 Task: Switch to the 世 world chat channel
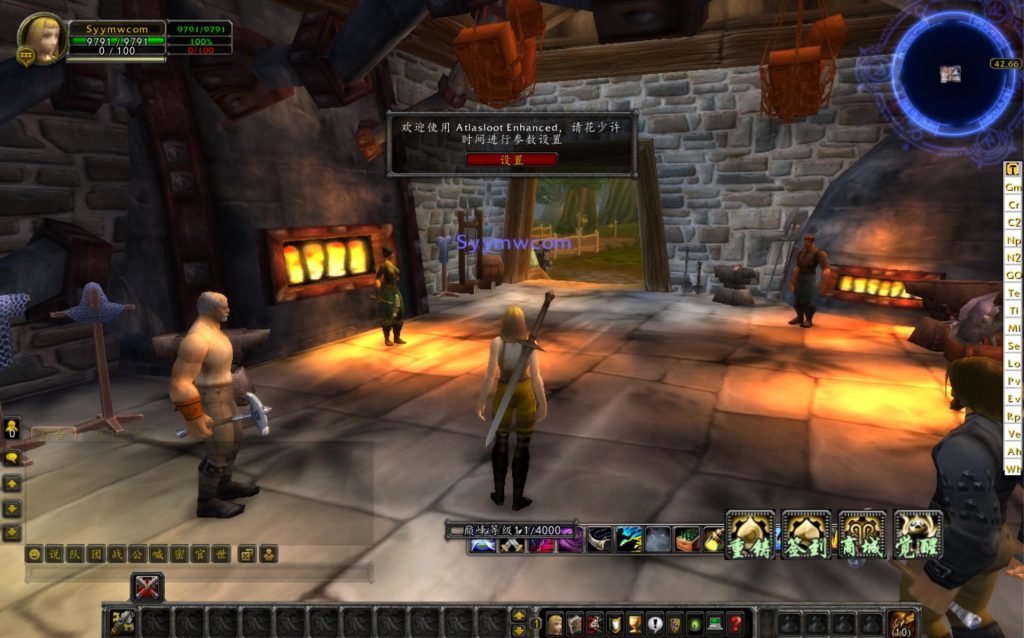click(221, 554)
